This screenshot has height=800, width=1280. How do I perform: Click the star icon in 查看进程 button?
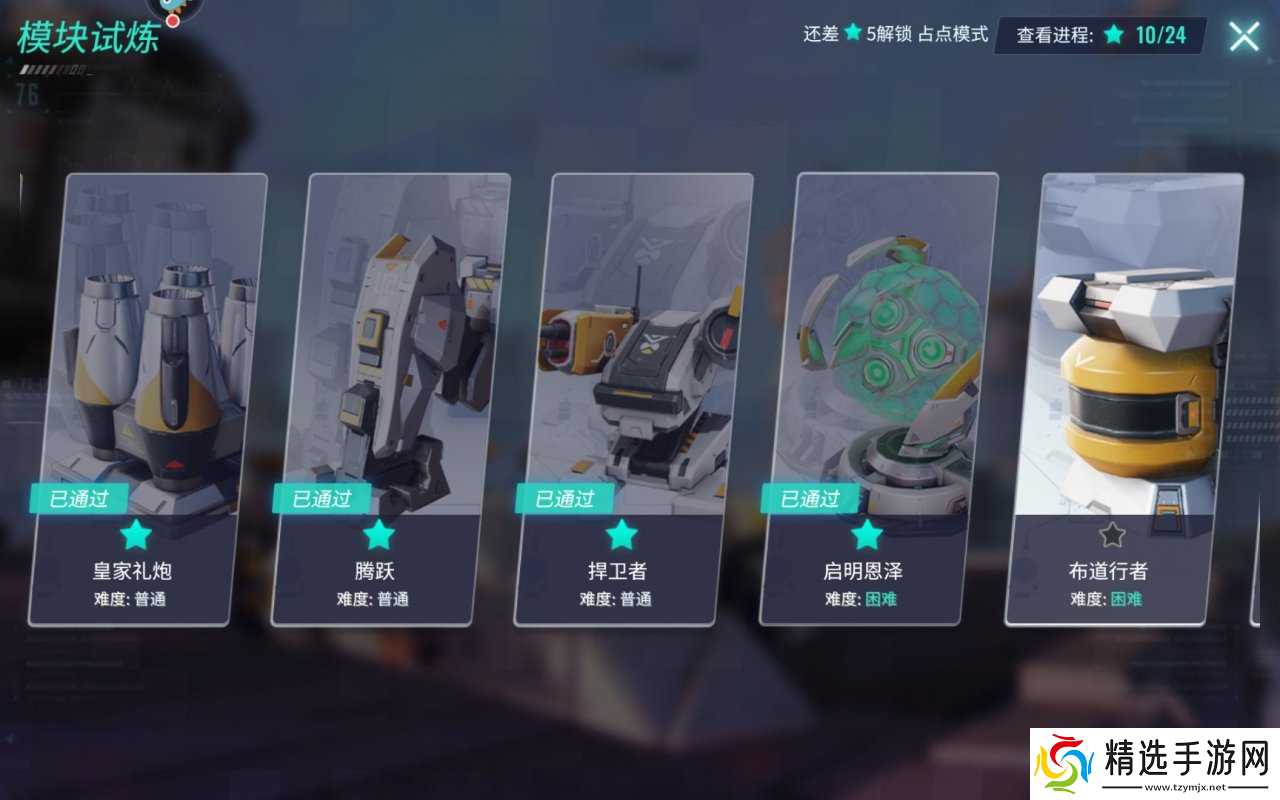coord(1113,33)
